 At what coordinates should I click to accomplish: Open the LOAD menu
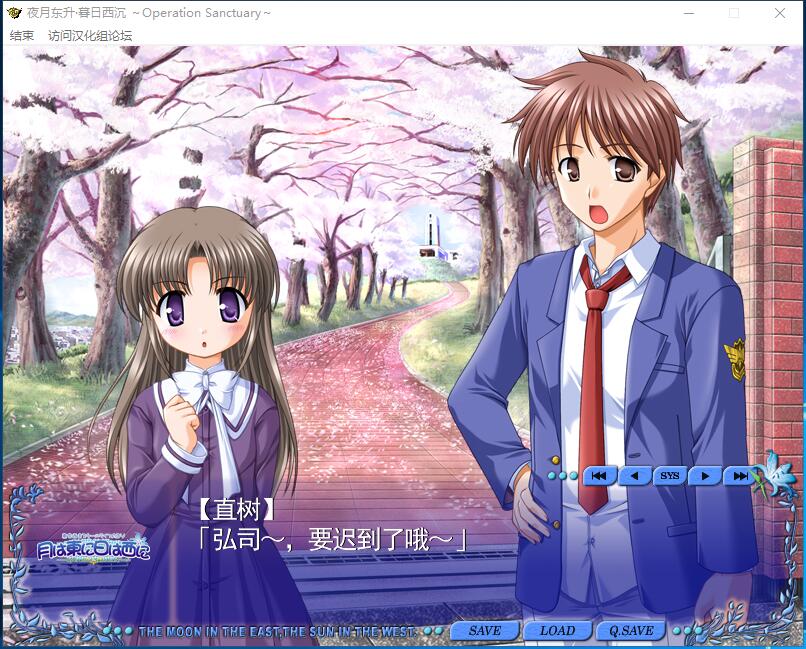(557, 631)
